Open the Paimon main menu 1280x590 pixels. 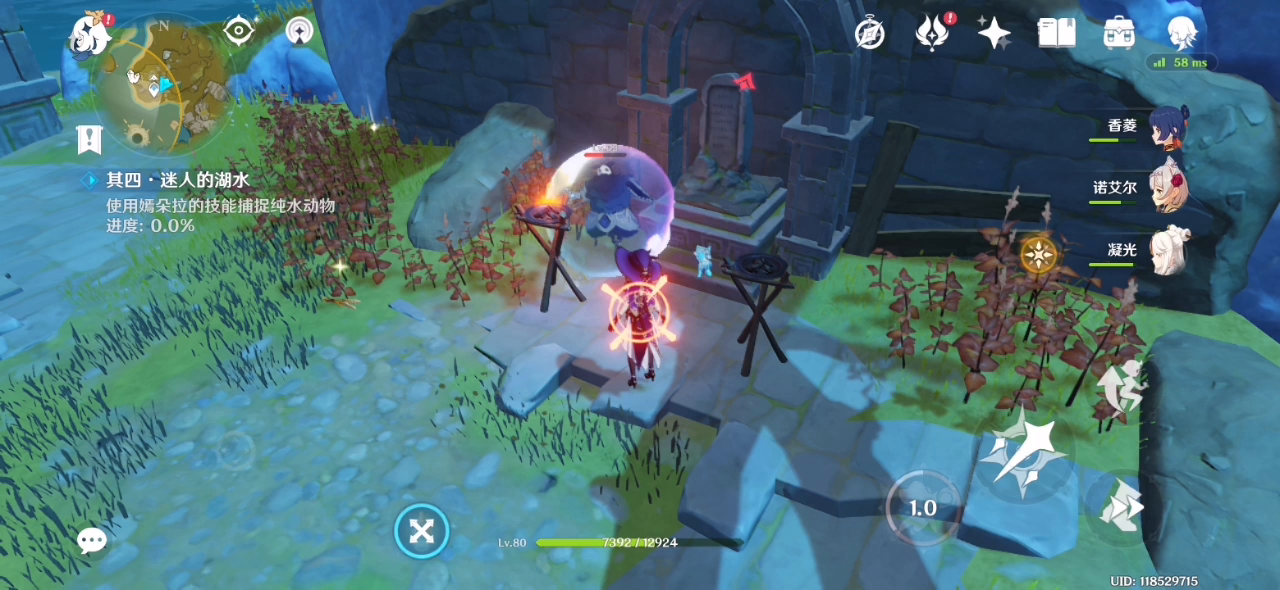pyautogui.click(x=88, y=35)
